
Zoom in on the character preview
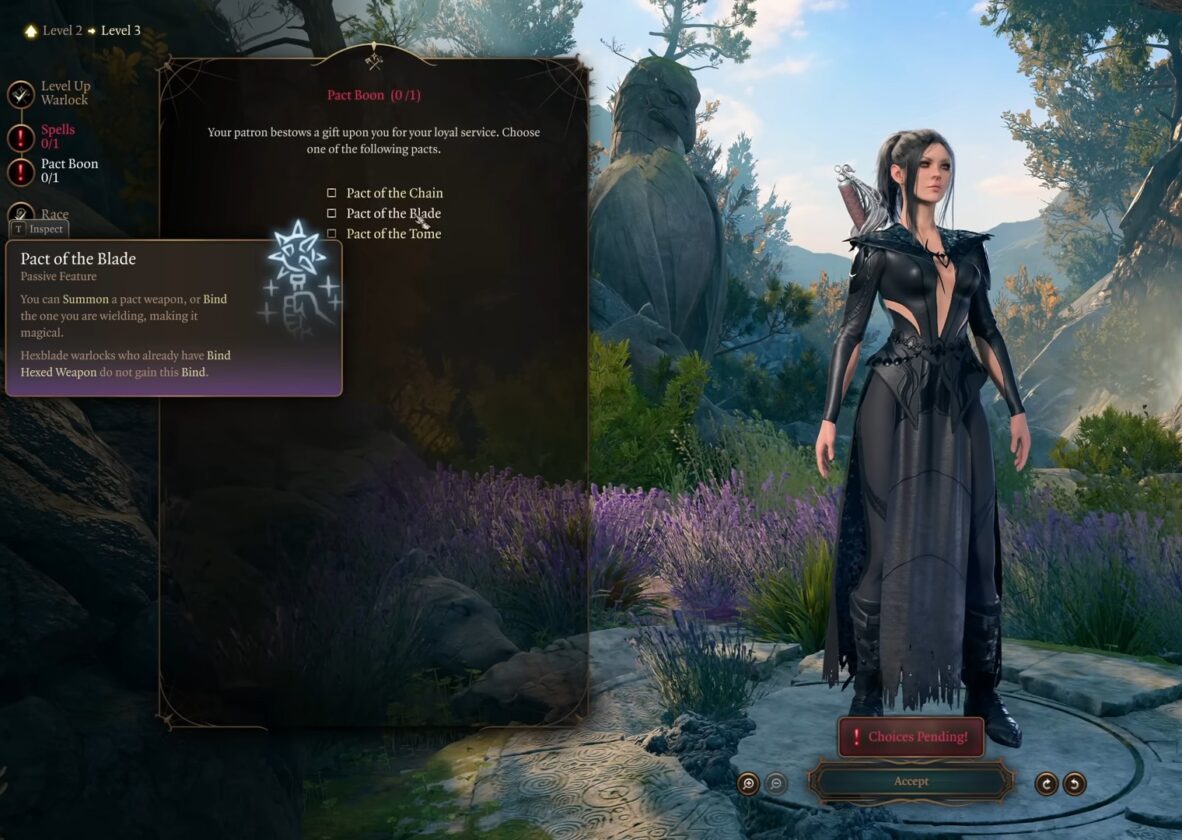click(x=748, y=783)
